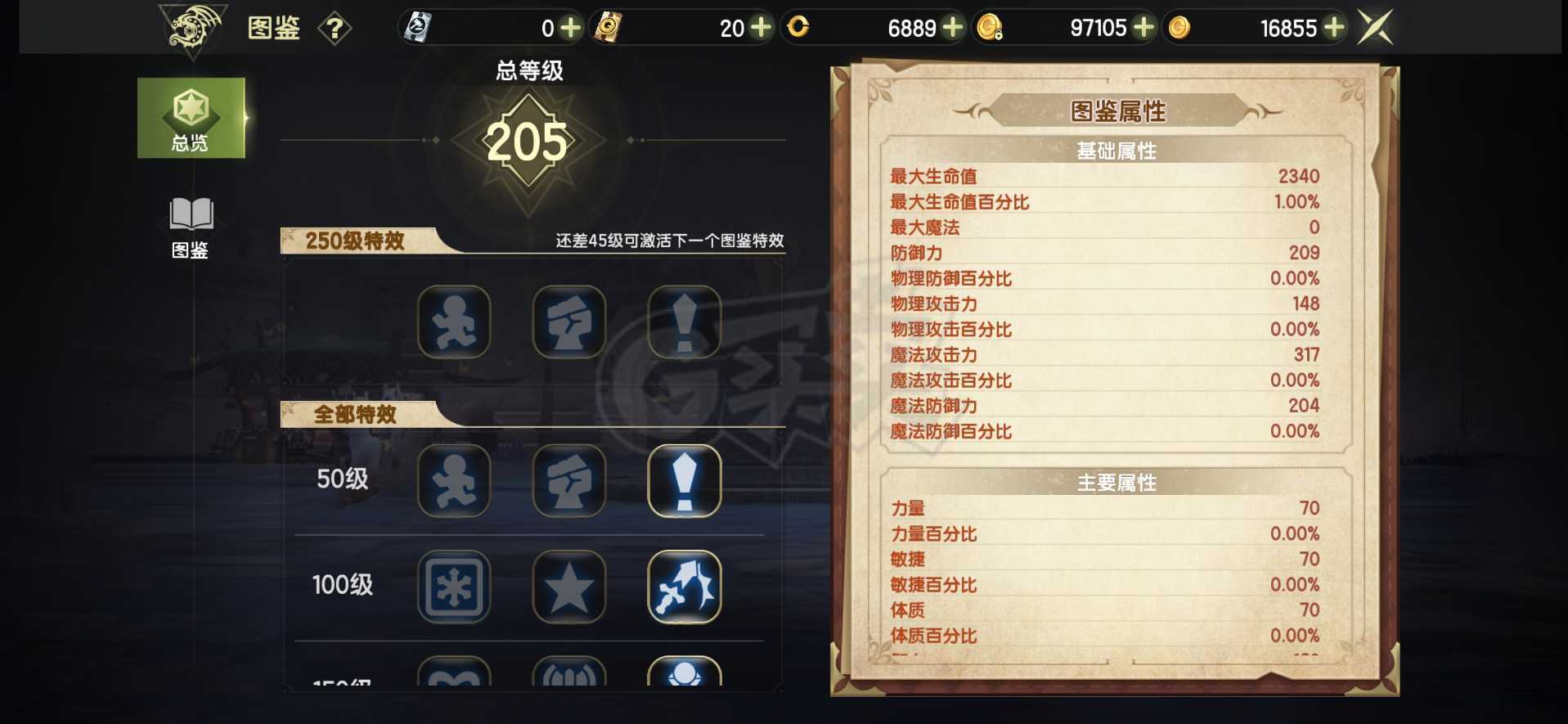
Task: Select the glowing lantern effect in 50级 row
Action: click(685, 481)
